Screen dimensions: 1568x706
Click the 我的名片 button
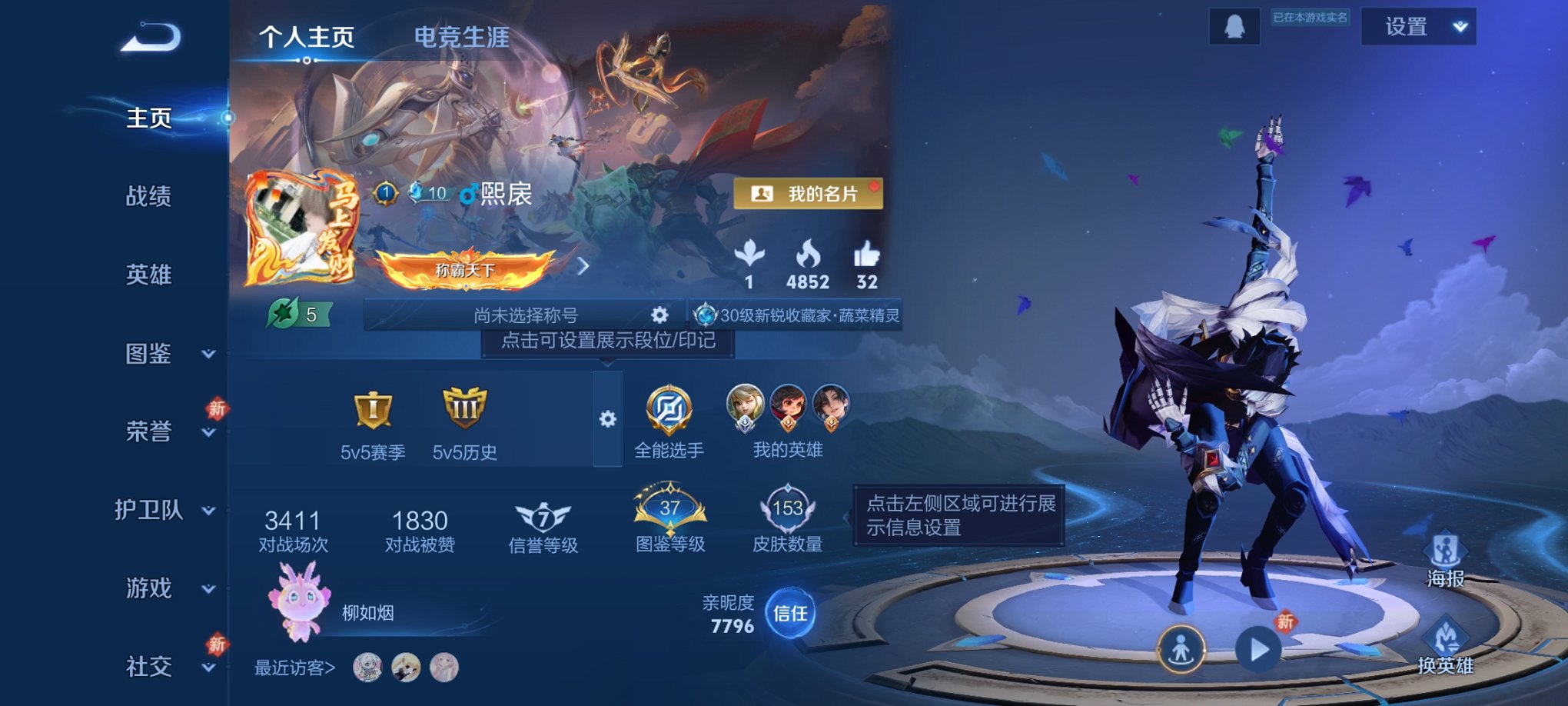click(811, 195)
